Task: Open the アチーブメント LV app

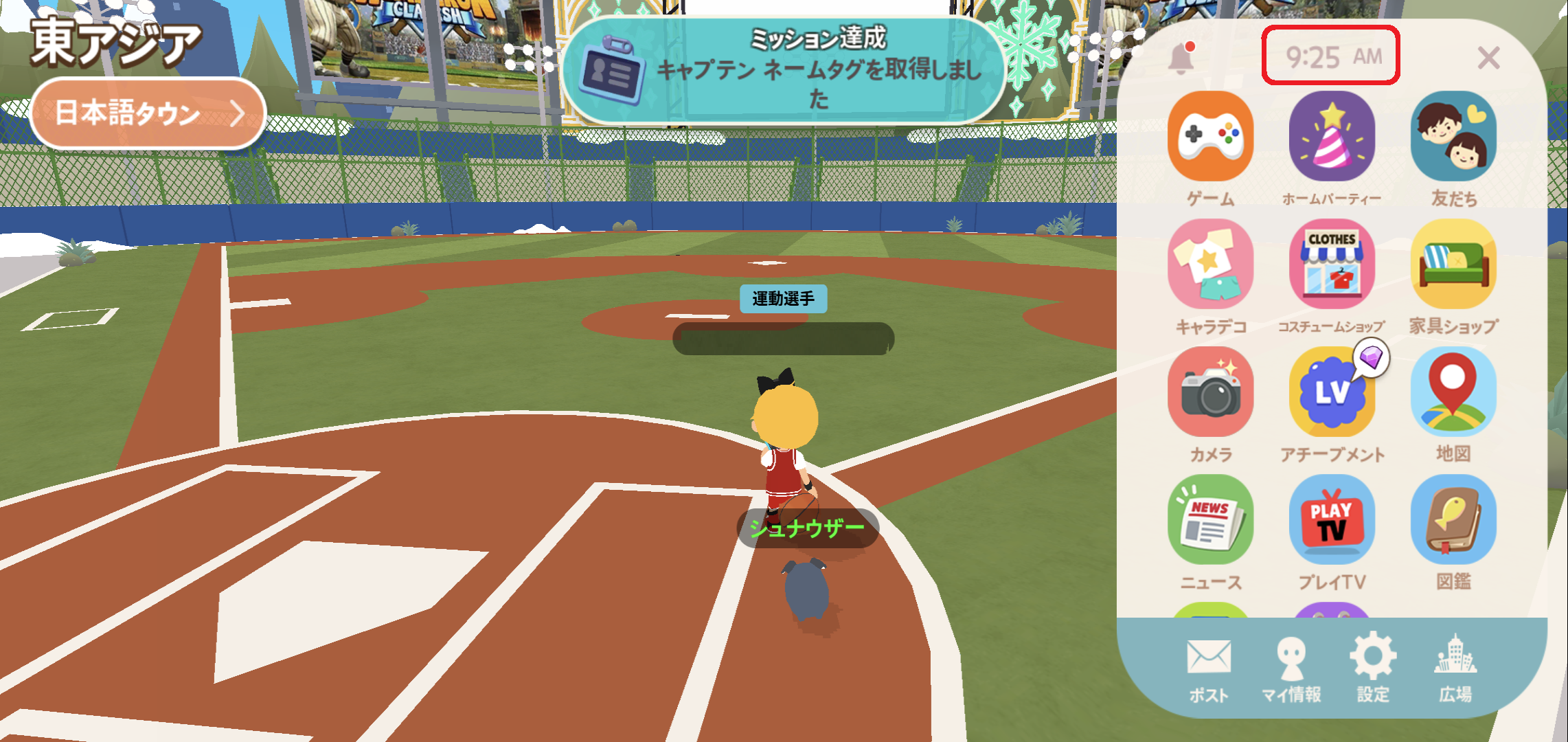Action: (1332, 392)
